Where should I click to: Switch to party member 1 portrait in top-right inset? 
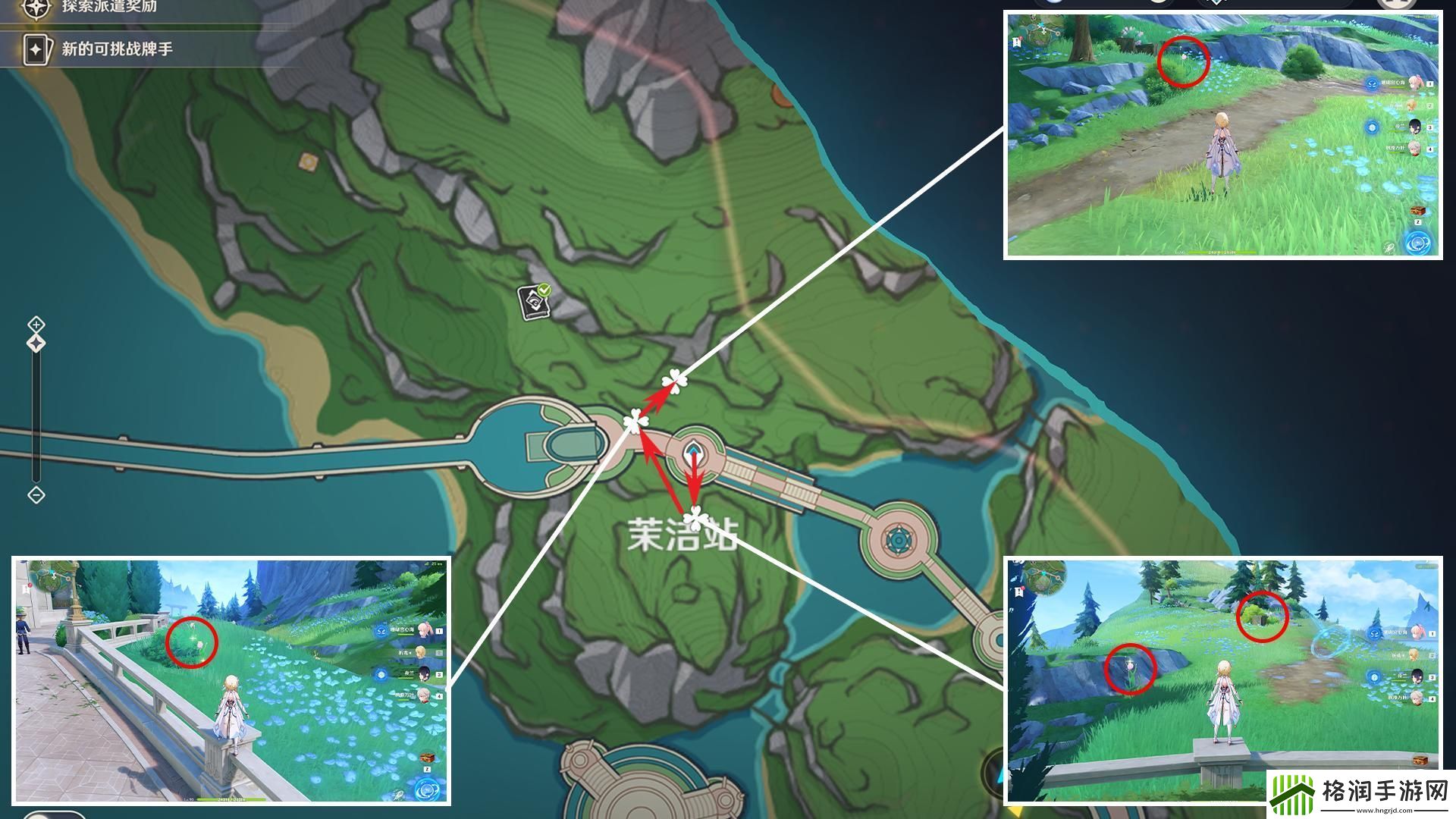1414,84
